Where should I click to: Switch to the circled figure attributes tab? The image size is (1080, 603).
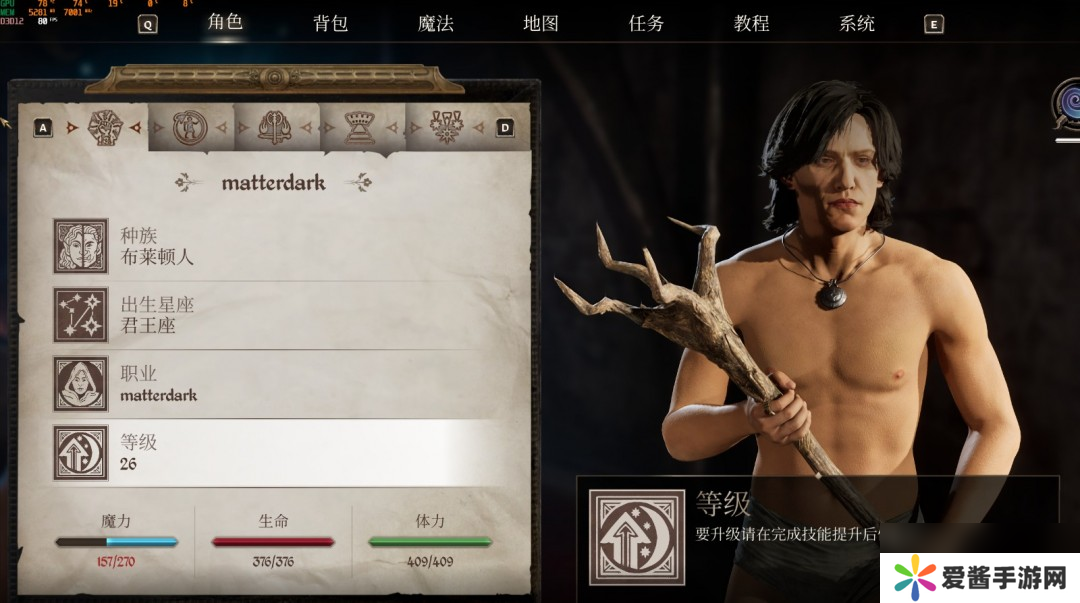click(x=189, y=127)
